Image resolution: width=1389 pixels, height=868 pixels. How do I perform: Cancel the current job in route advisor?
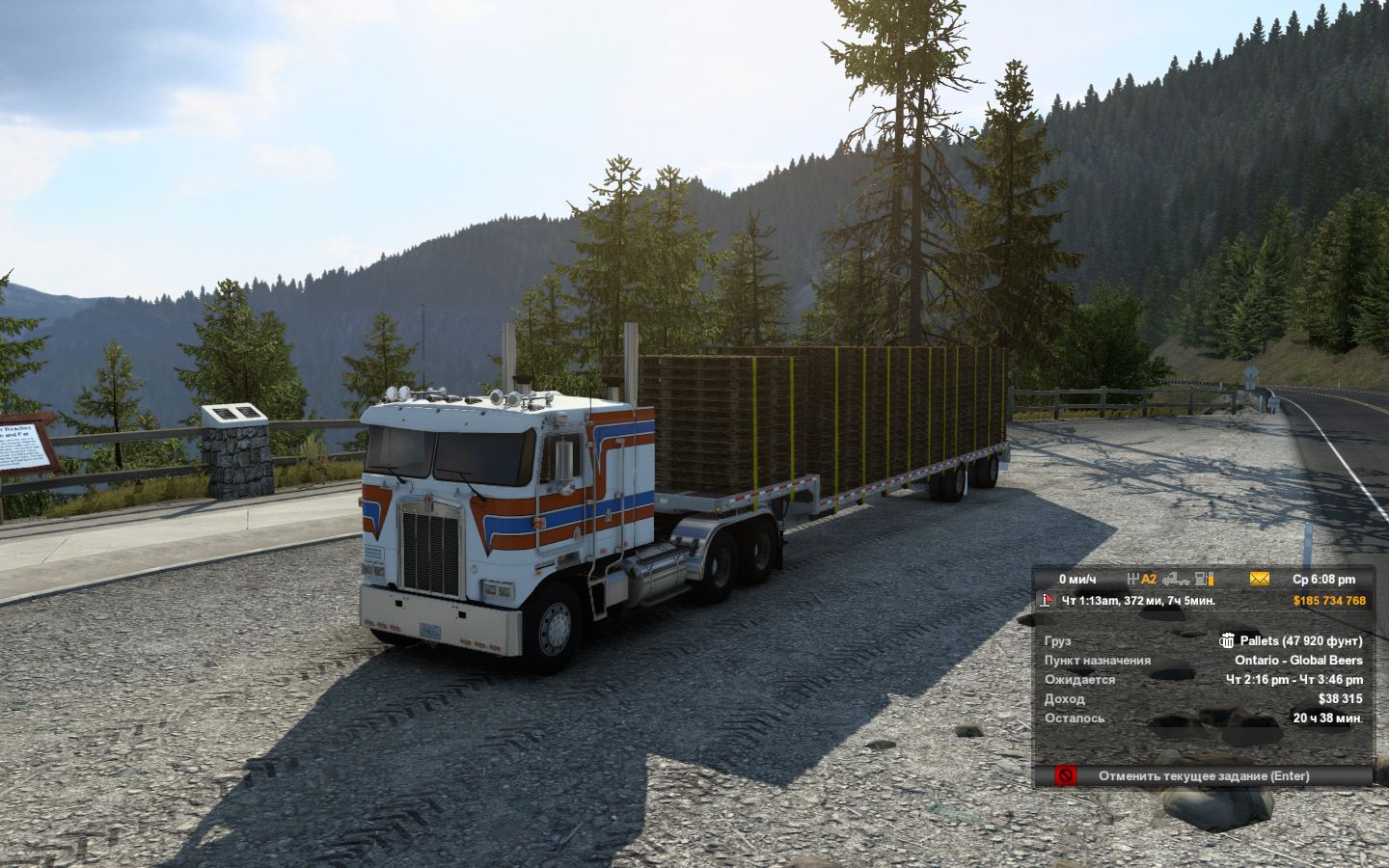1203,776
